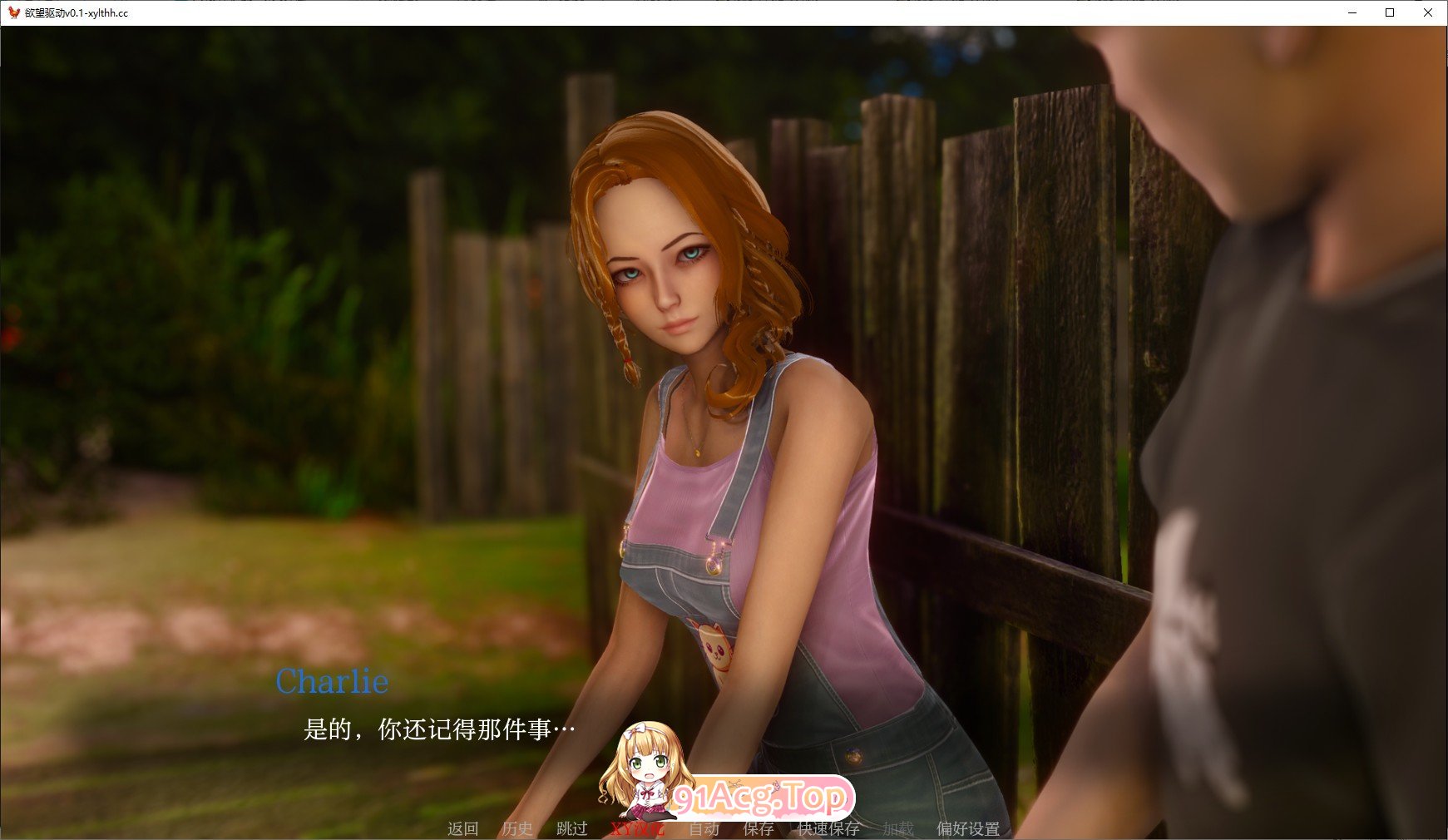Click the window title 欲望驱动v0.1-xylthh.cc

[x=77, y=13]
